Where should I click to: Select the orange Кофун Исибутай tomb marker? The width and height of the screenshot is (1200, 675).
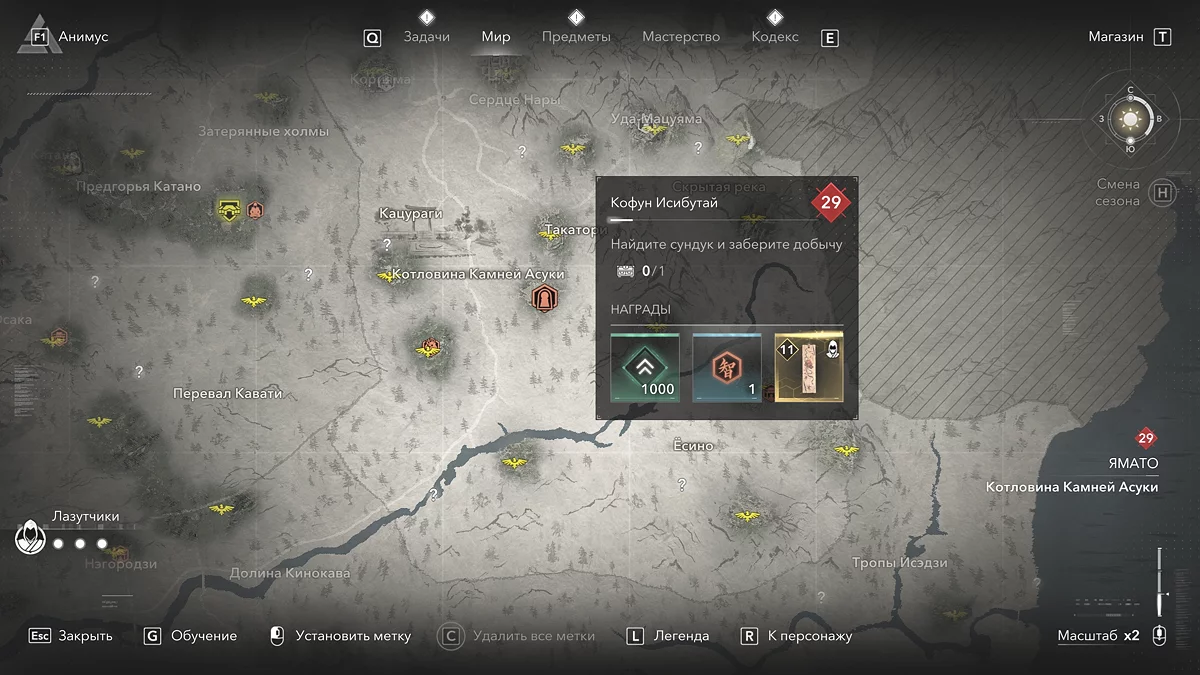[544, 297]
